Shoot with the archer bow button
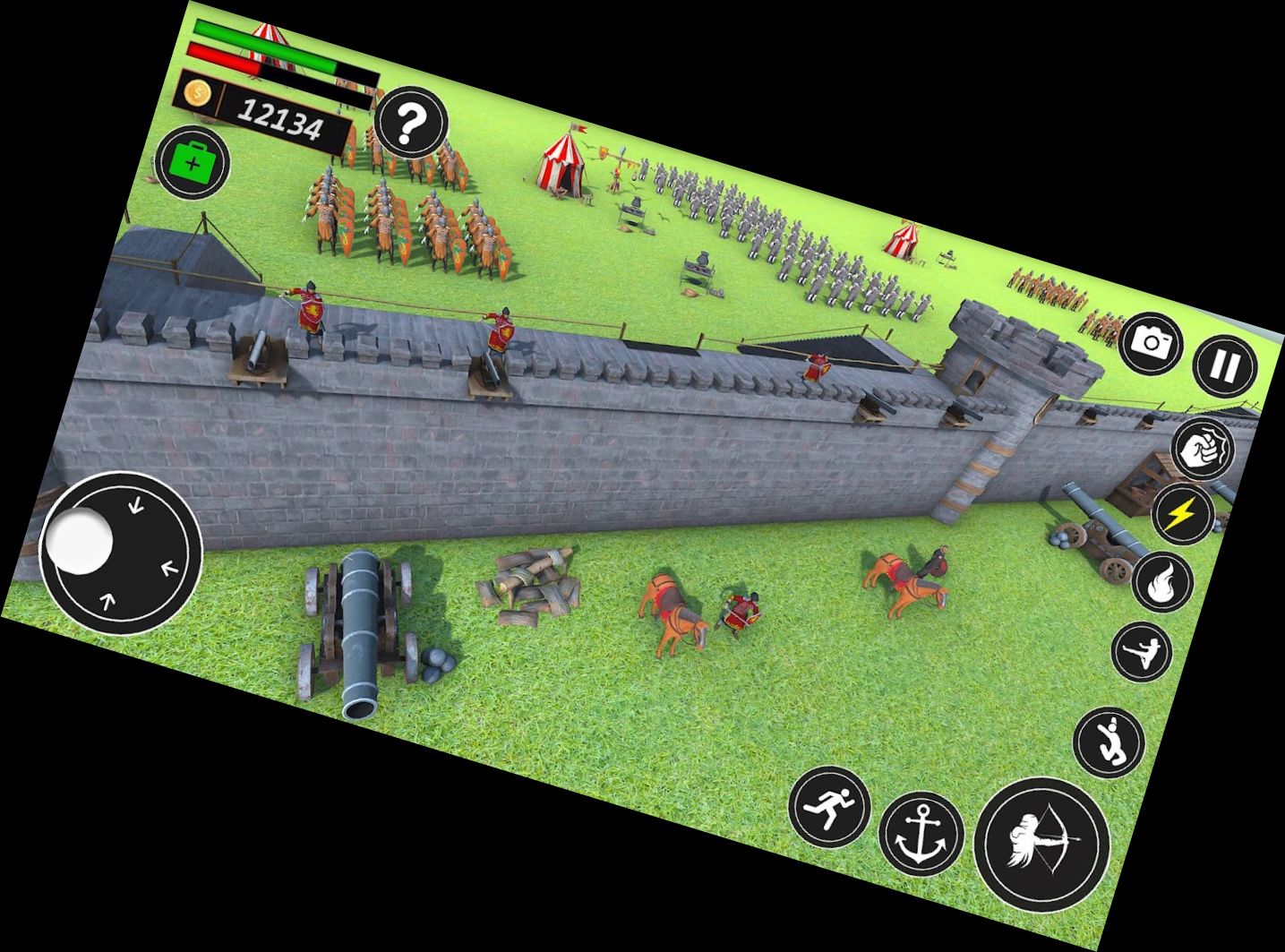The width and height of the screenshot is (1285, 952). [1041, 844]
